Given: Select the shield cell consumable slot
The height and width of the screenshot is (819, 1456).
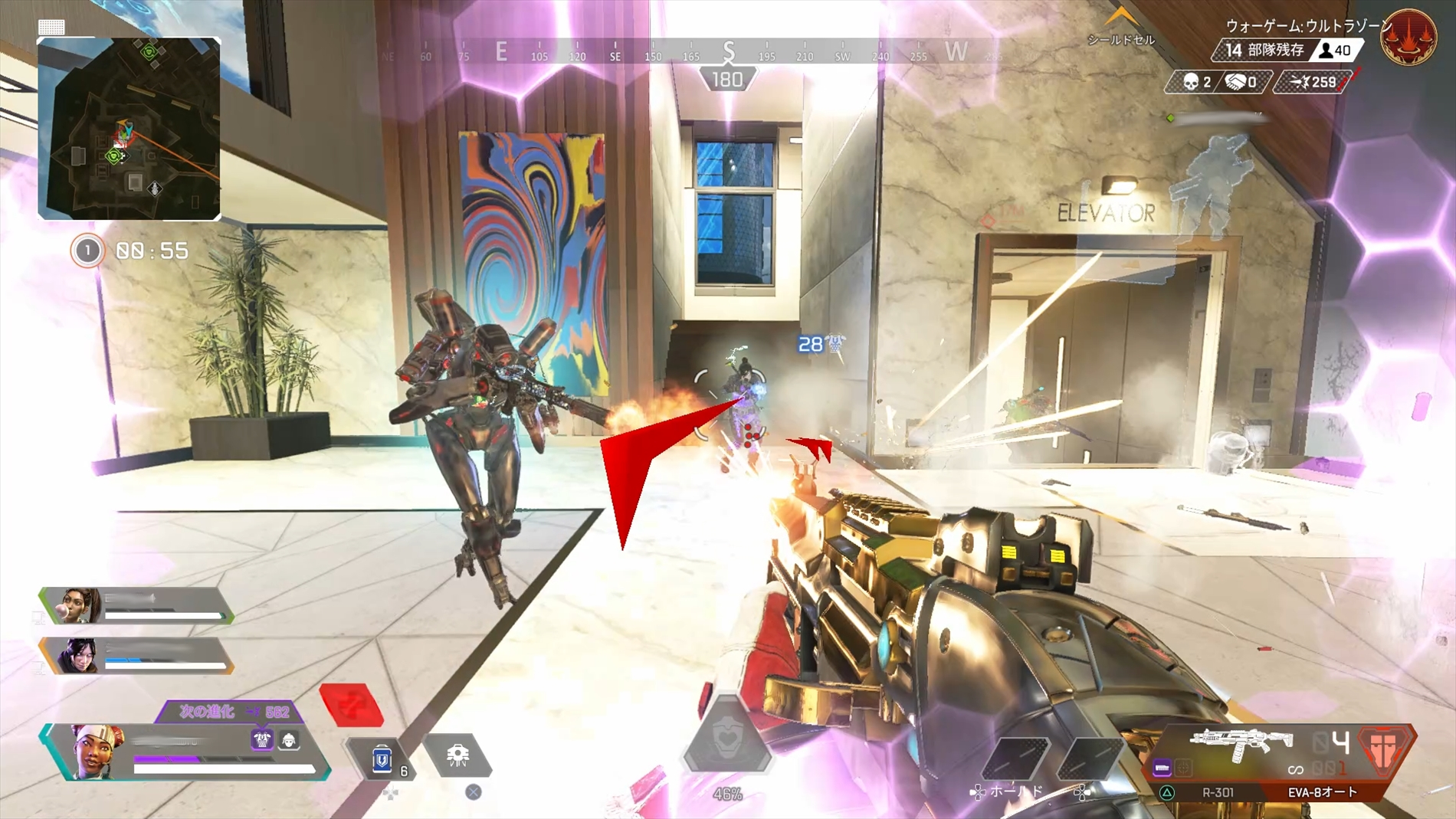Looking at the screenshot, I should [x=382, y=758].
